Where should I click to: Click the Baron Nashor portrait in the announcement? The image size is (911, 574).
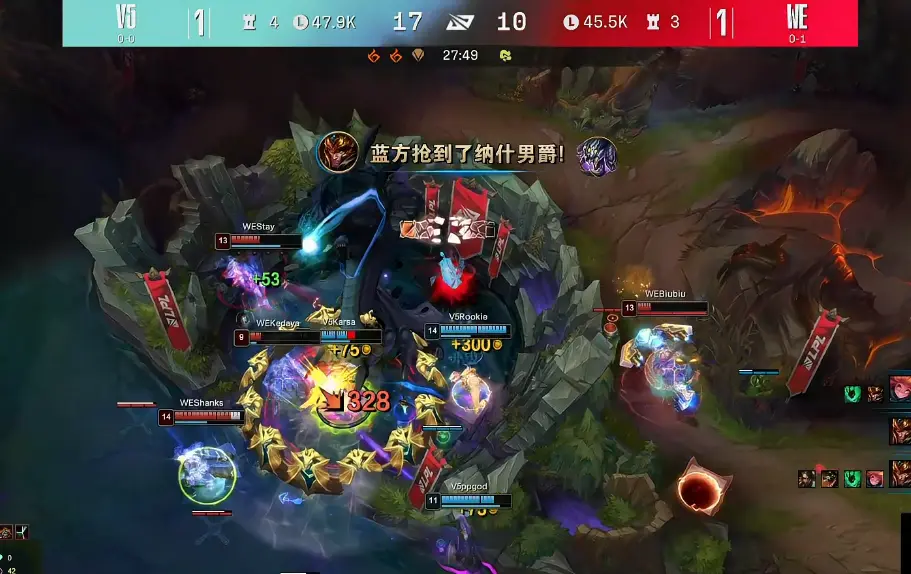(597, 156)
